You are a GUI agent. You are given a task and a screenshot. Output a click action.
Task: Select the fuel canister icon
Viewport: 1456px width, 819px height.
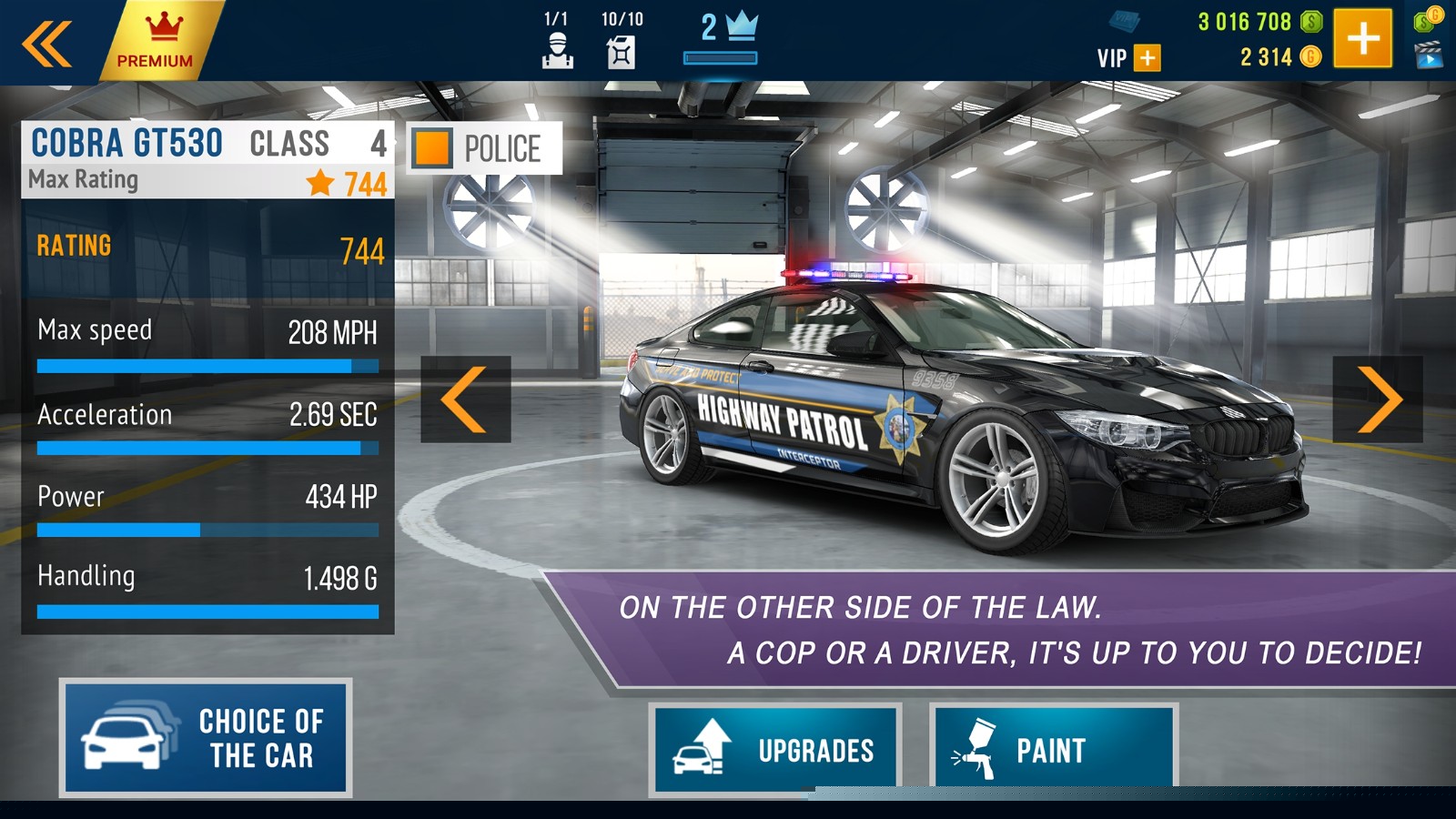(x=621, y=52)
